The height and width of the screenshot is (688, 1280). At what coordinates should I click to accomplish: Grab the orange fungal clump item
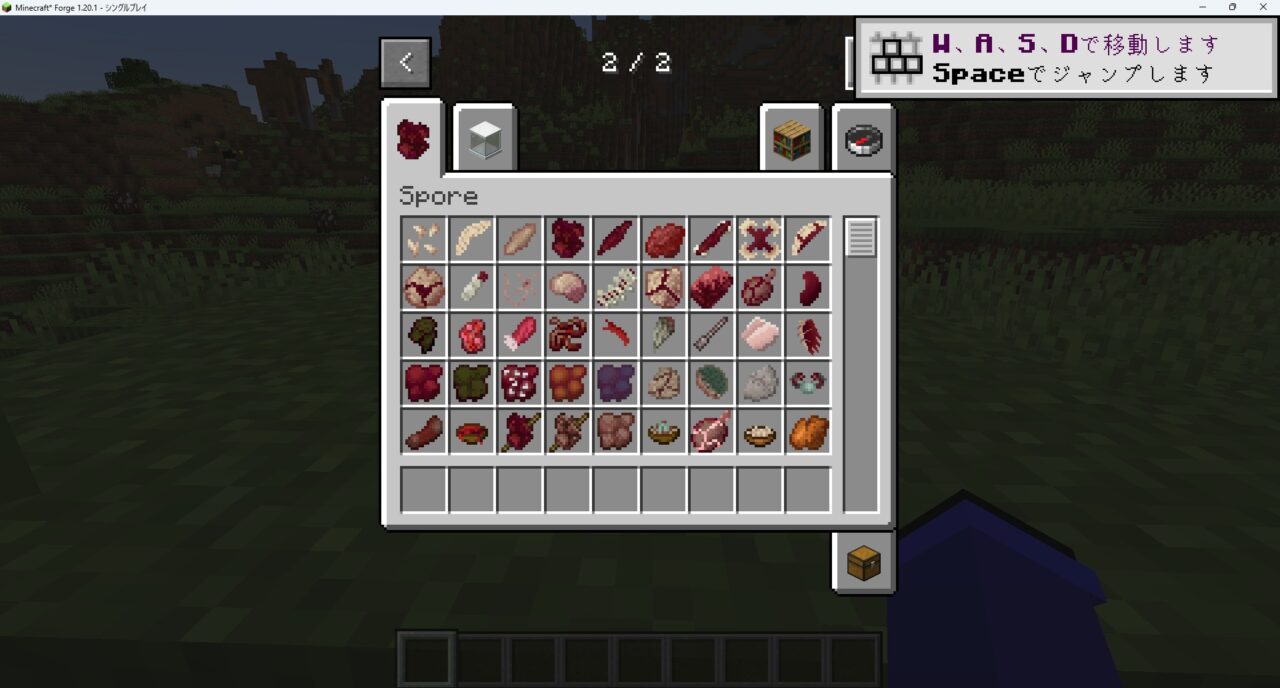(568, 383)
